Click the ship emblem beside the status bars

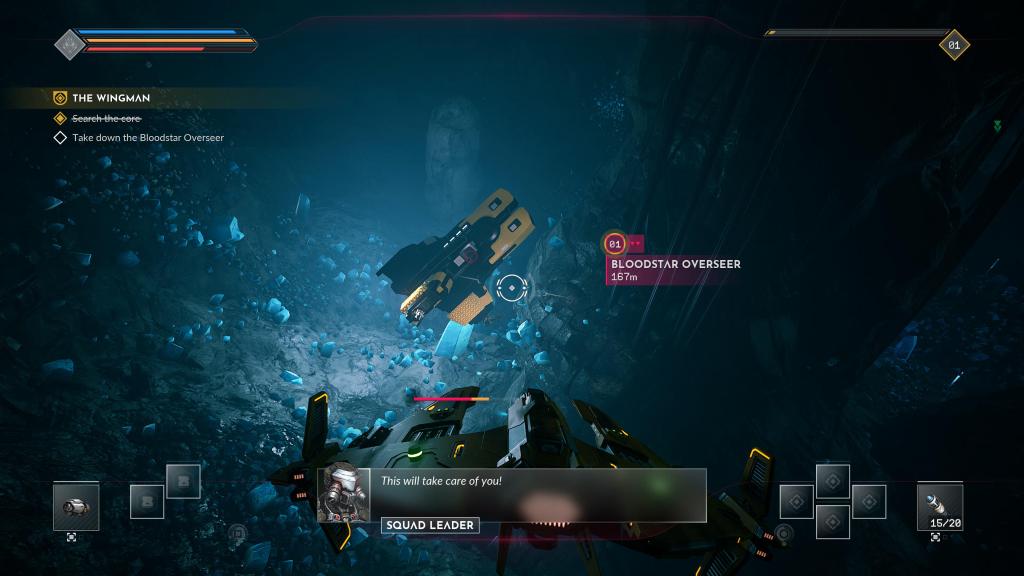pos(68,44)
